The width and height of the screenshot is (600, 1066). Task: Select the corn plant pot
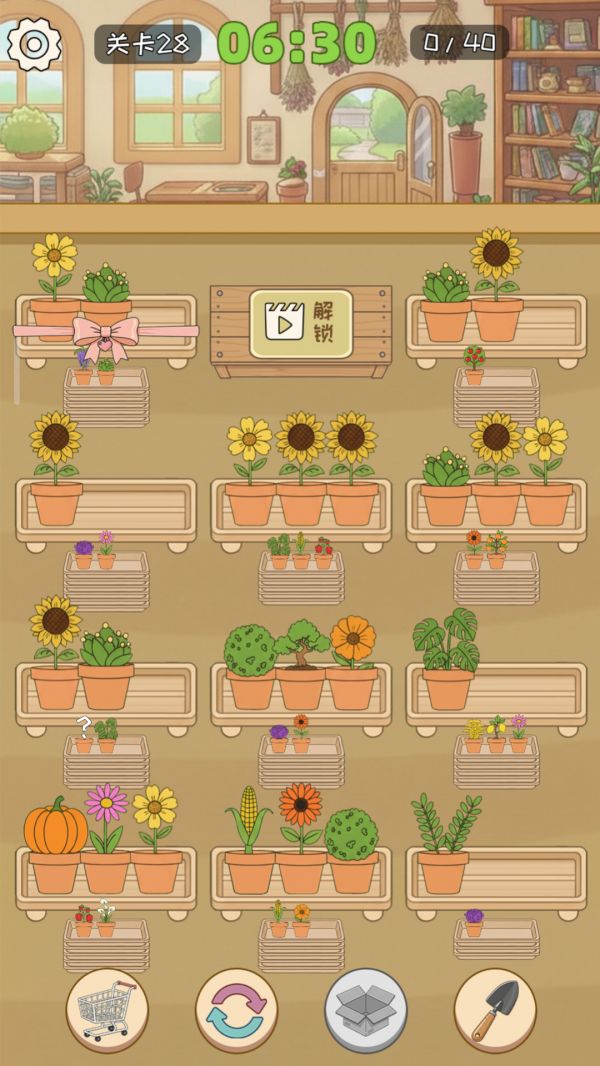[249, 840]
